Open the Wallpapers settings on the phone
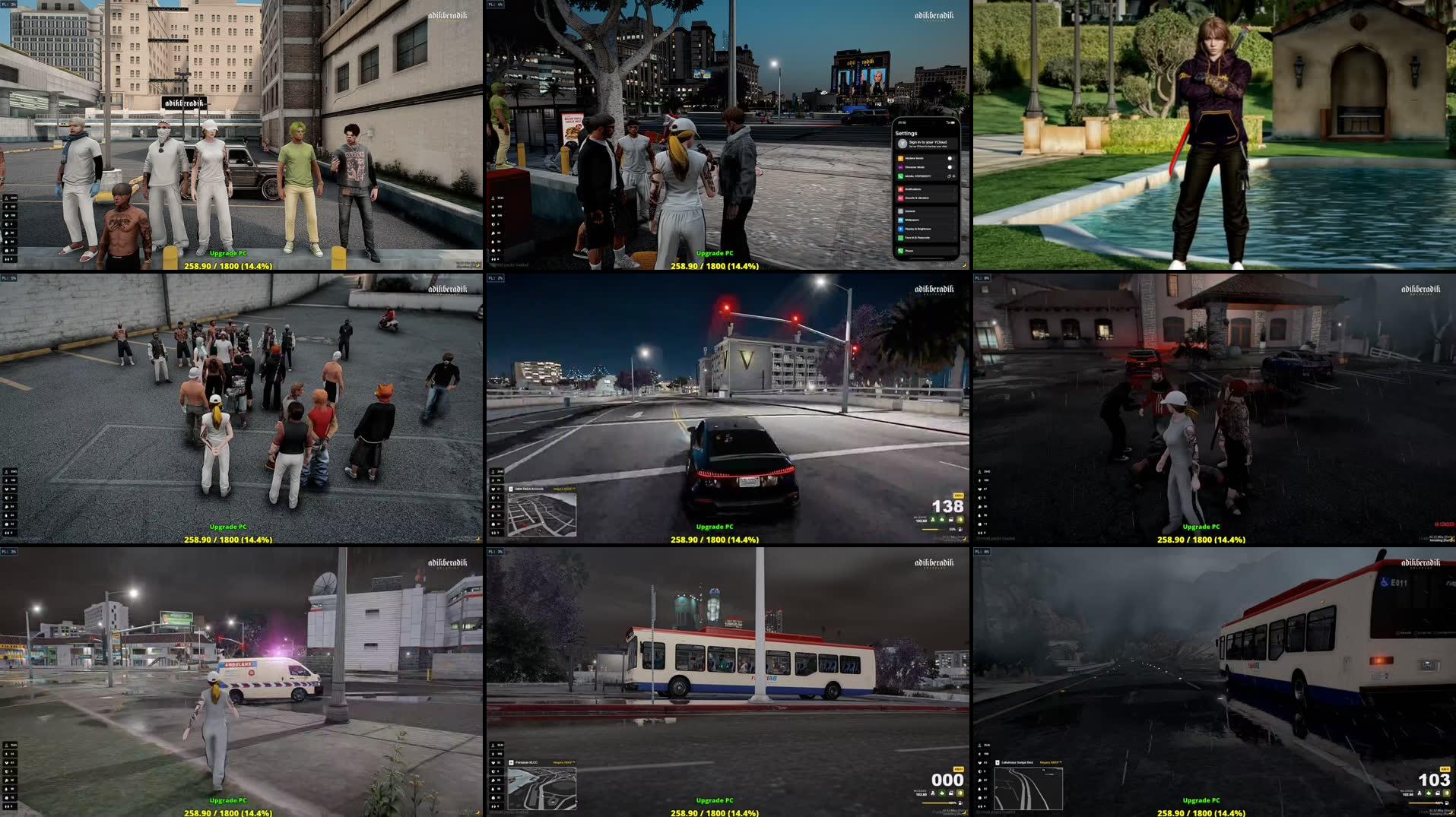 (912, 220)
